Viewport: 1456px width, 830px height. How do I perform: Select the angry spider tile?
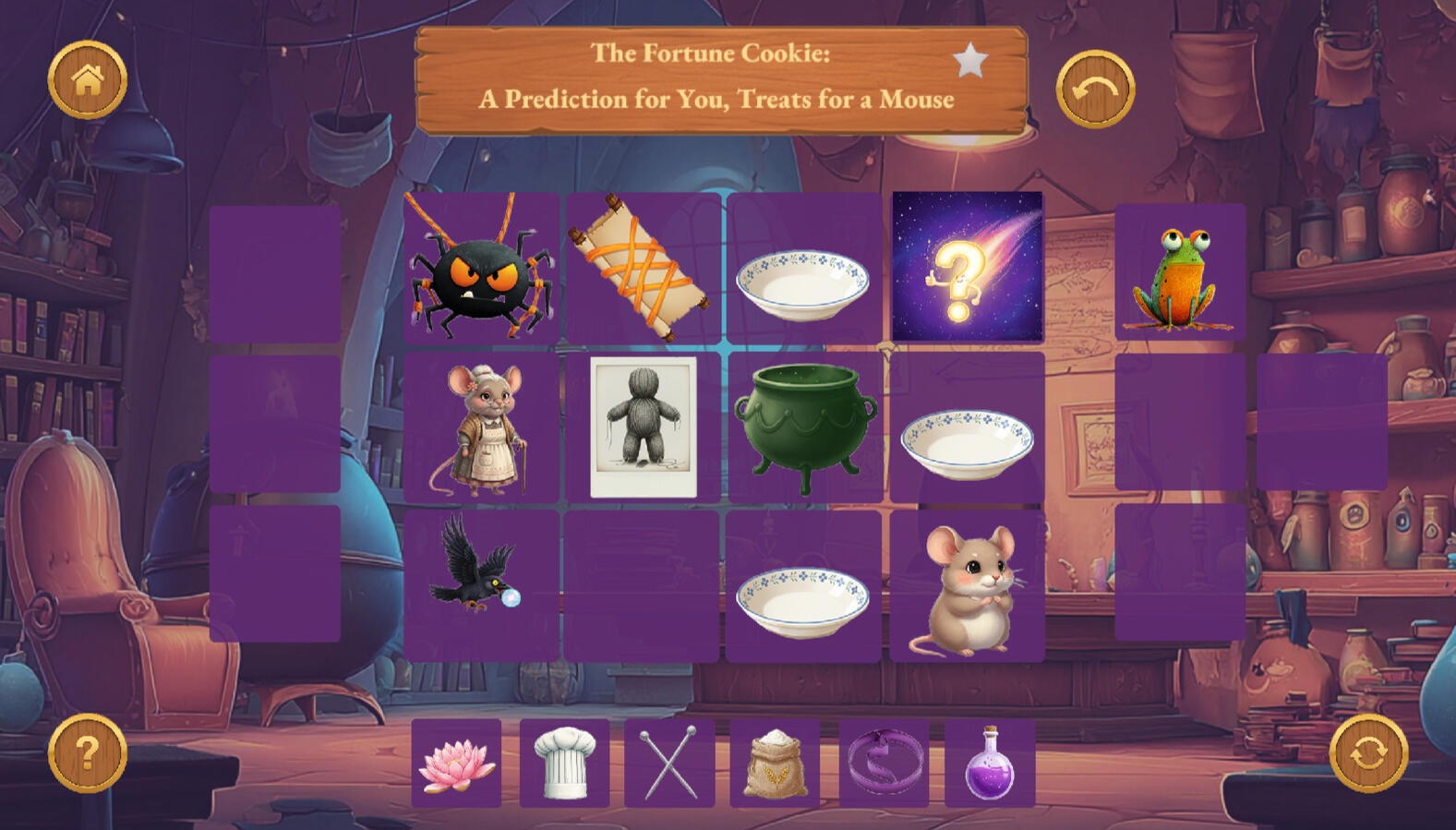tap(480, 268)
